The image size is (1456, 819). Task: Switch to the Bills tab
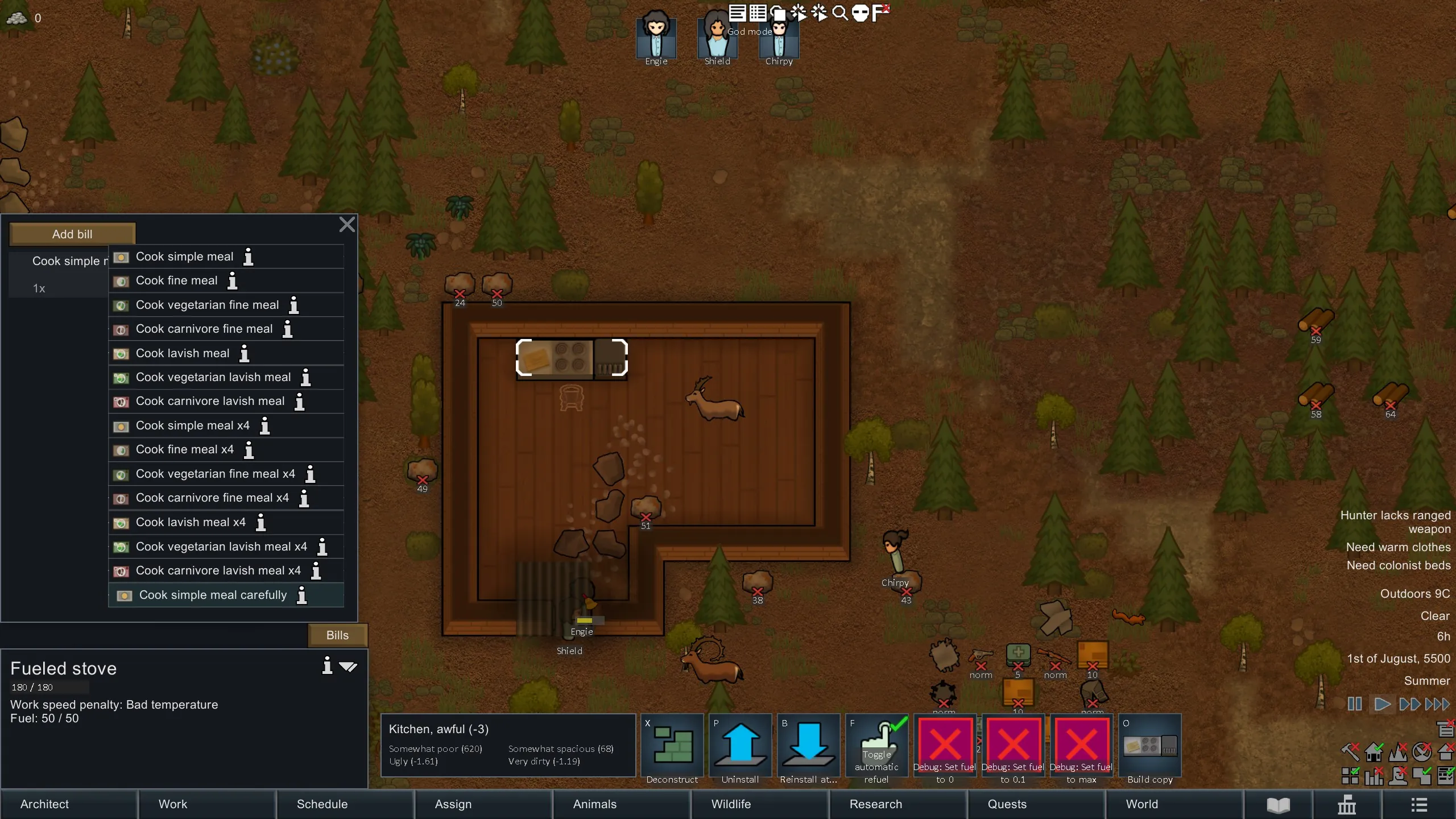(x=337, y=635)
